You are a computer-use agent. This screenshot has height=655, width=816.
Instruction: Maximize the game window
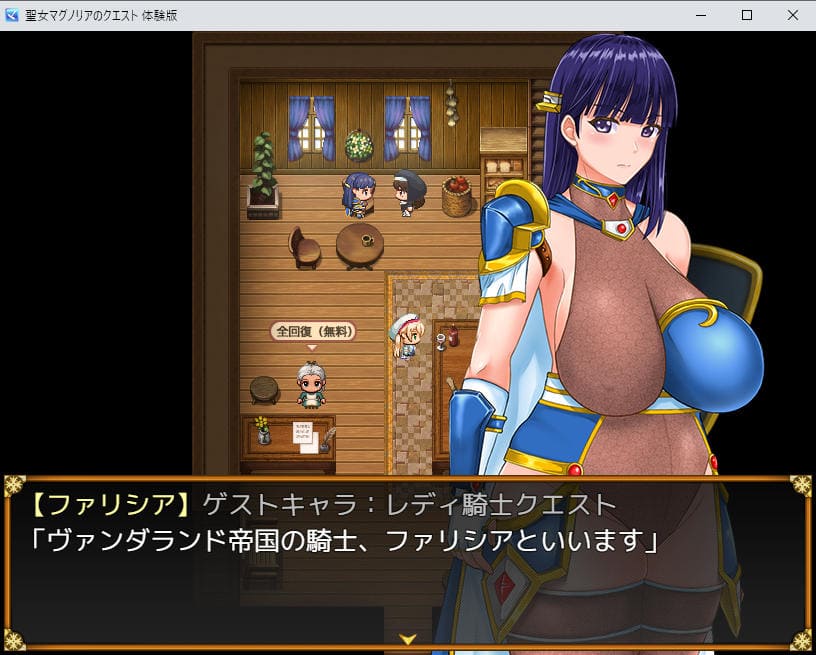click(x=746, y=15)
